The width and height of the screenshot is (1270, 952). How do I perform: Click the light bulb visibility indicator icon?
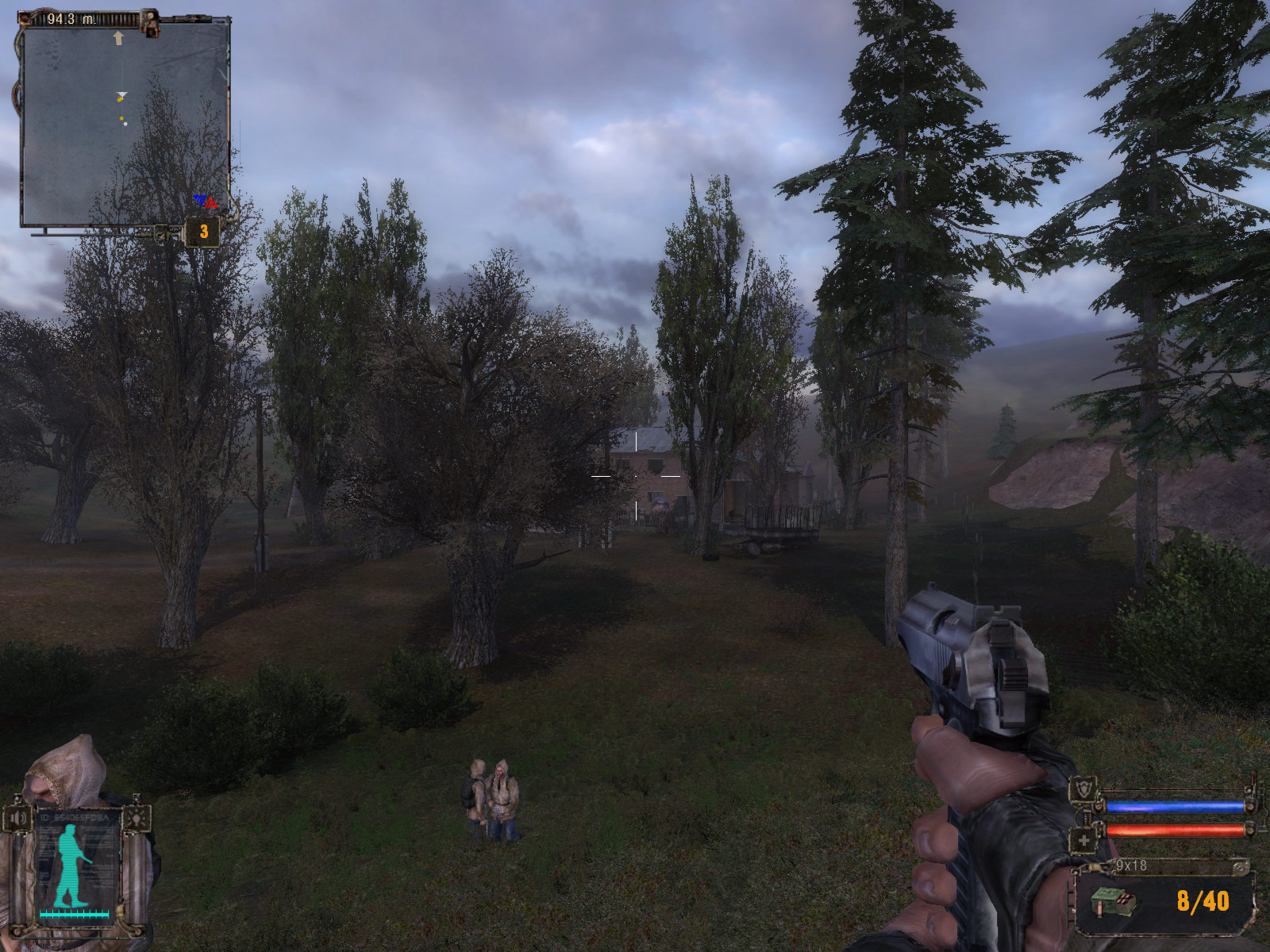point(137,818)
